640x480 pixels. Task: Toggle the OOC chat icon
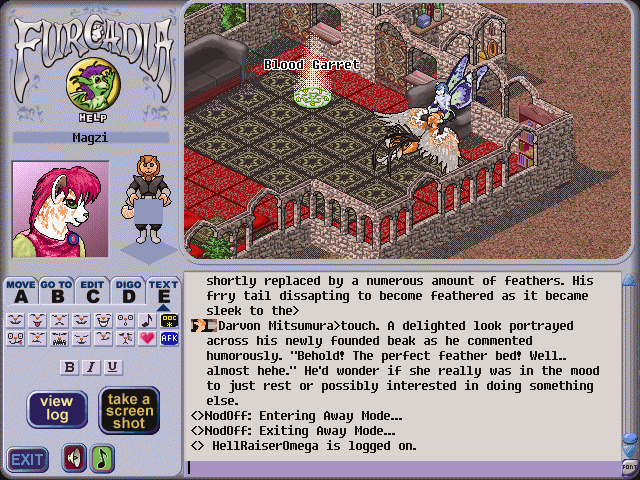pyautogui.click(x=169, y=321)
